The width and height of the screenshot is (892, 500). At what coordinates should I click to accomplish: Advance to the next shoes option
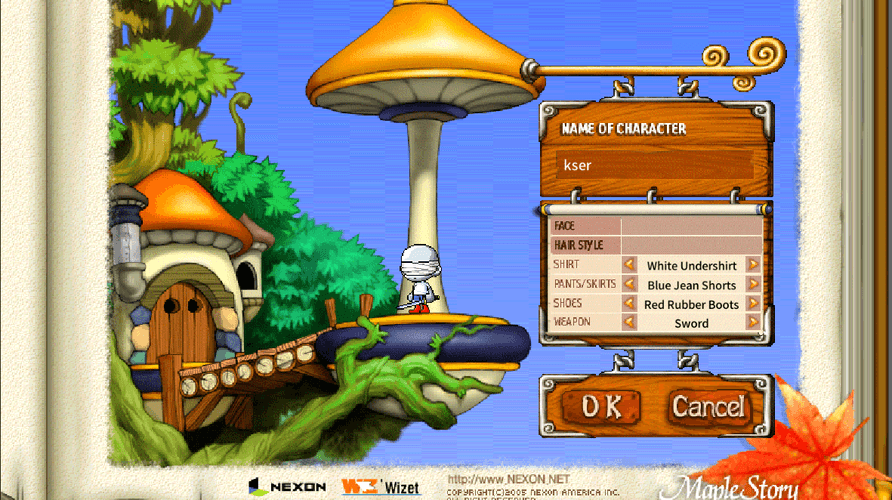click(x=753, y=303)
